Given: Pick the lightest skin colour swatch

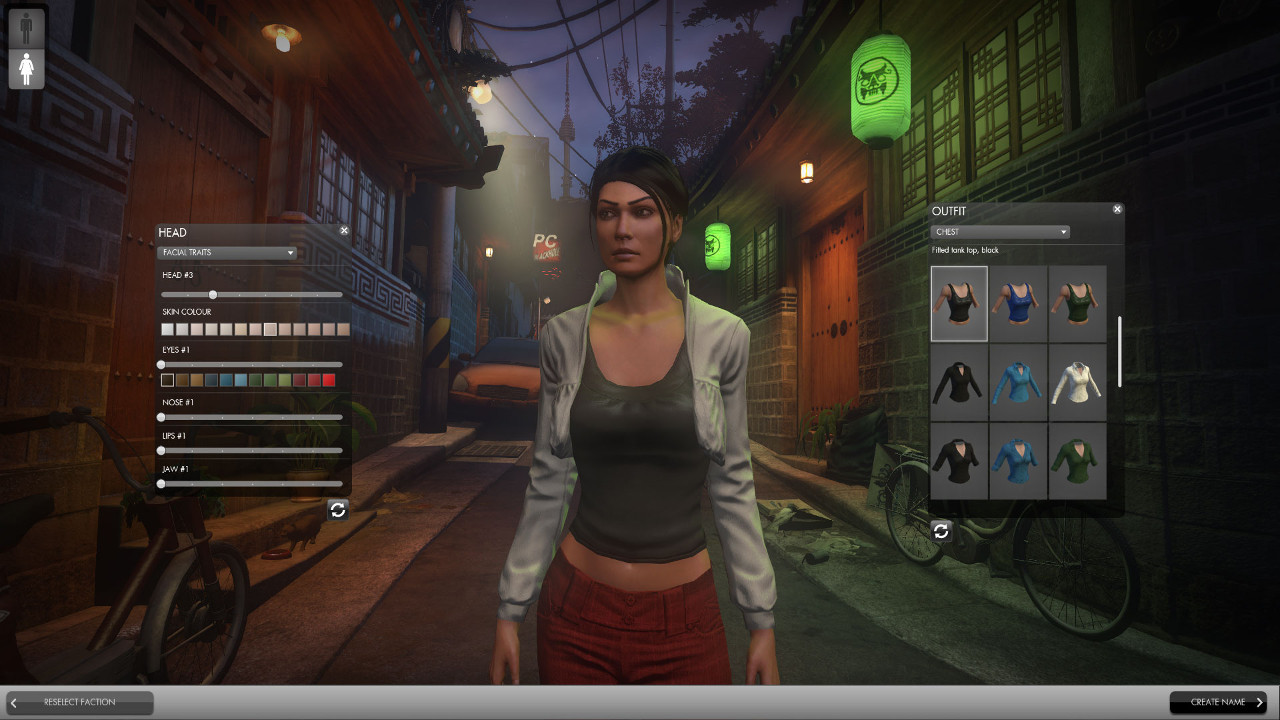Looking at the screenshot, I should point(168,329).
